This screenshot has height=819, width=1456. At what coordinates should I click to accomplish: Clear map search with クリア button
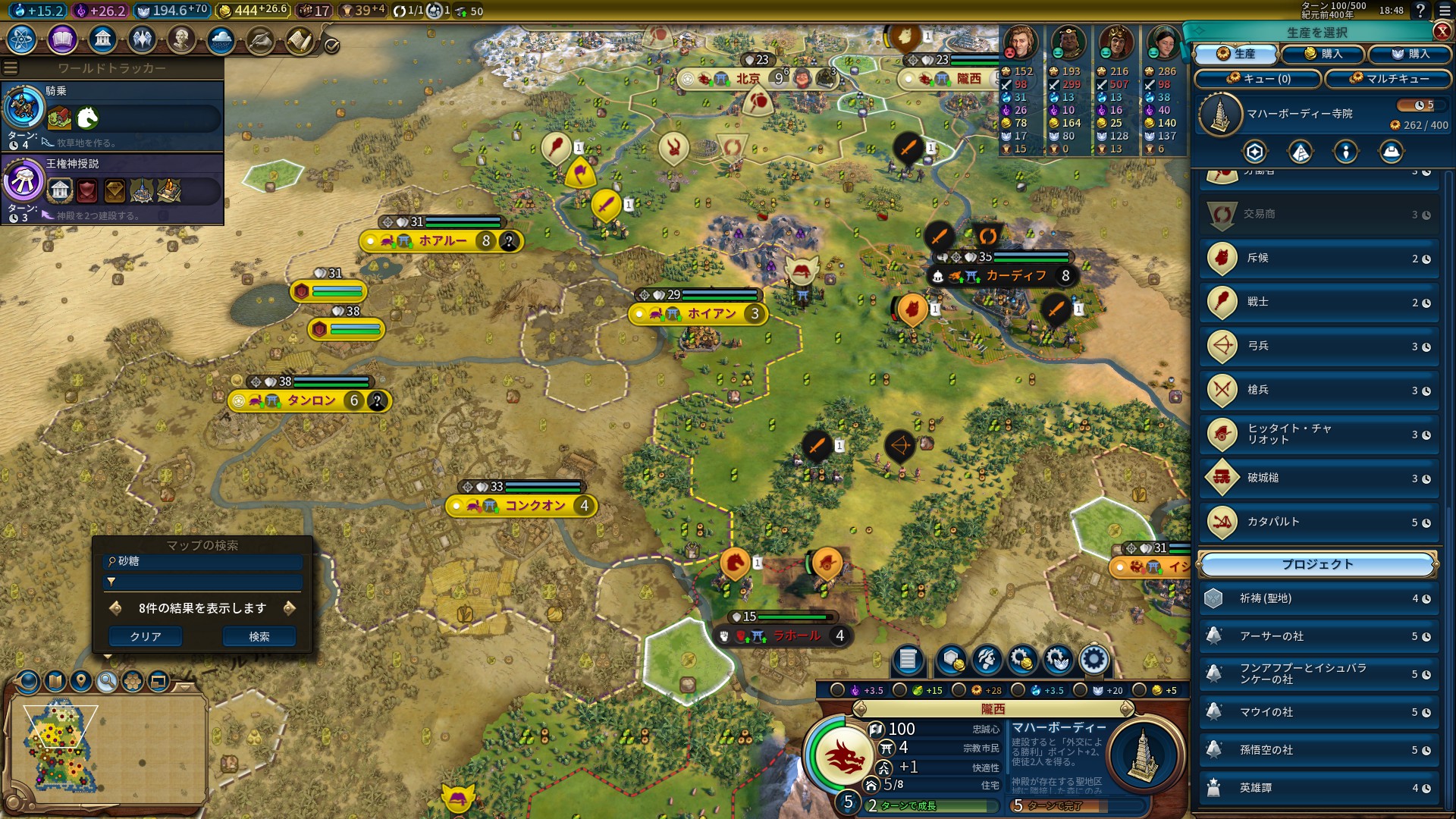[x=145, y=637]
